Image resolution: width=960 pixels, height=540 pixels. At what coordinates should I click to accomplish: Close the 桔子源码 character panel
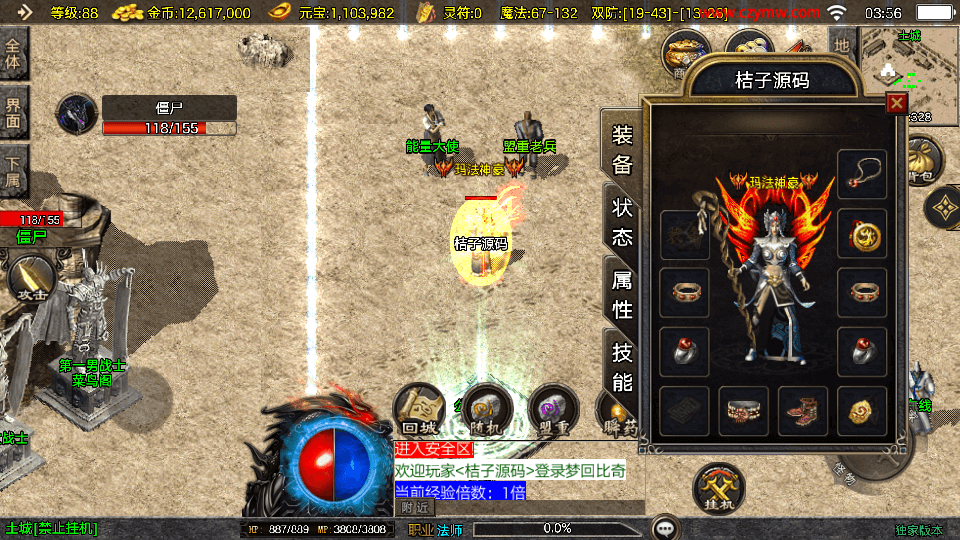pos(896,102)
